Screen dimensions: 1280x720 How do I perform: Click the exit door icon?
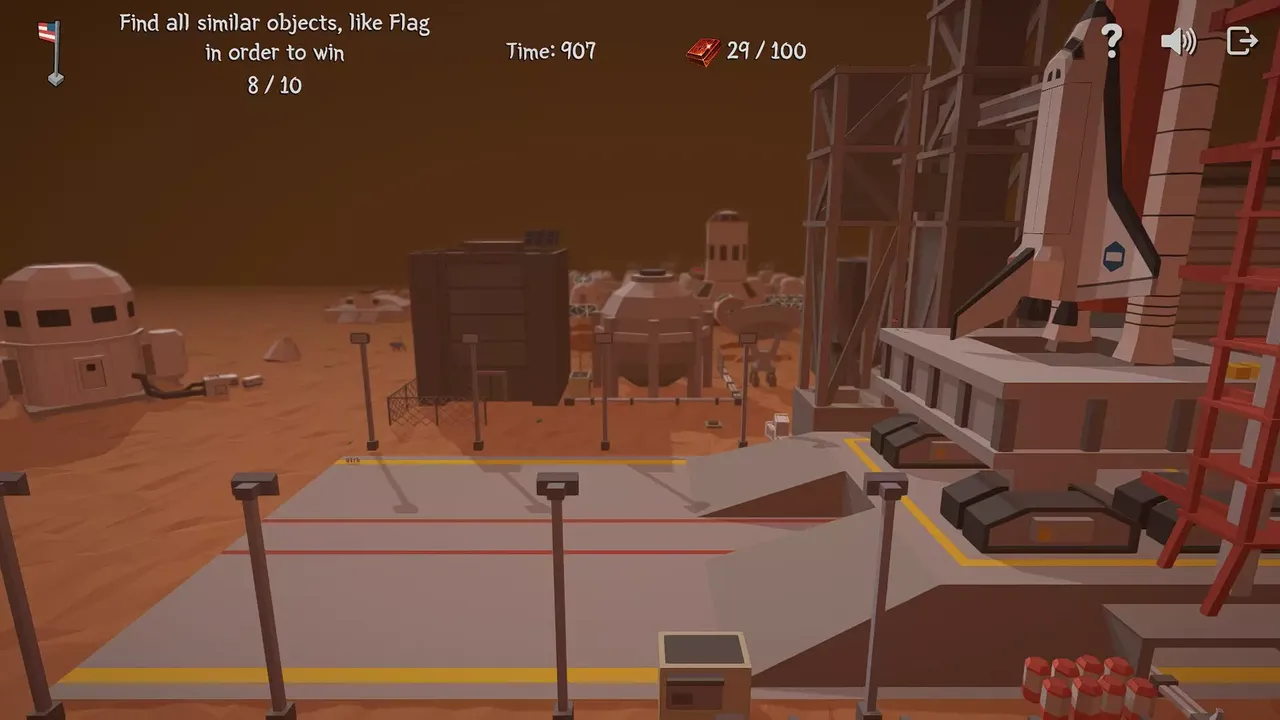click(1242, 41)
